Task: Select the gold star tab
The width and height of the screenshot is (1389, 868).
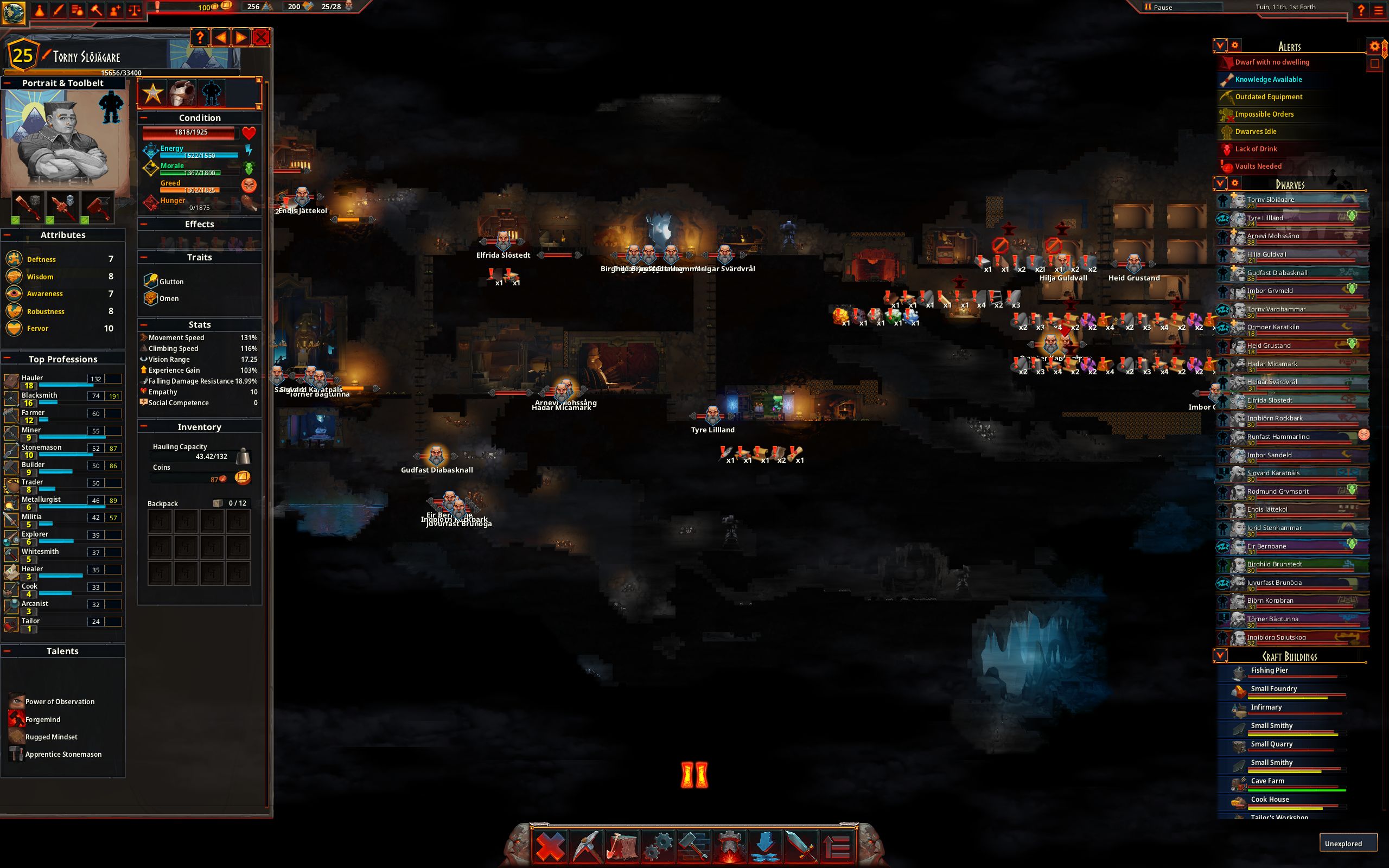Action: coord(152,93)
